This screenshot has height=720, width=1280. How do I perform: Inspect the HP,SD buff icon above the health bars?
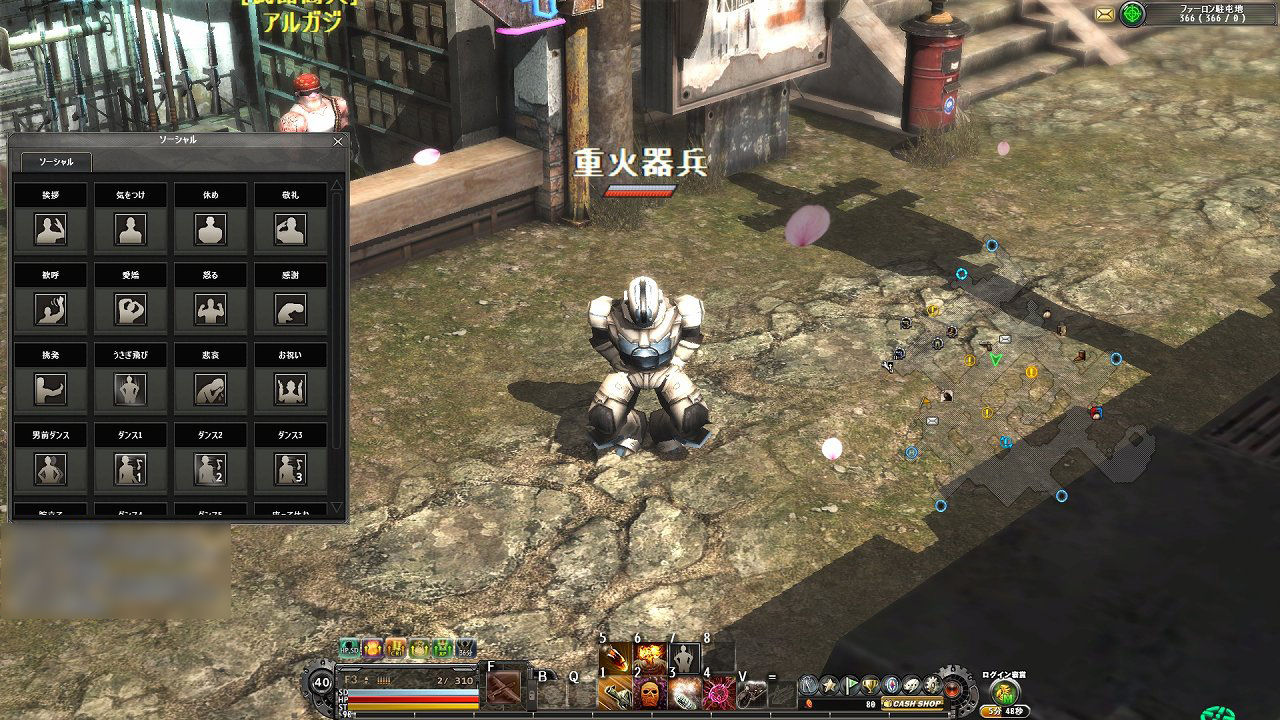(x=349, y=649)
